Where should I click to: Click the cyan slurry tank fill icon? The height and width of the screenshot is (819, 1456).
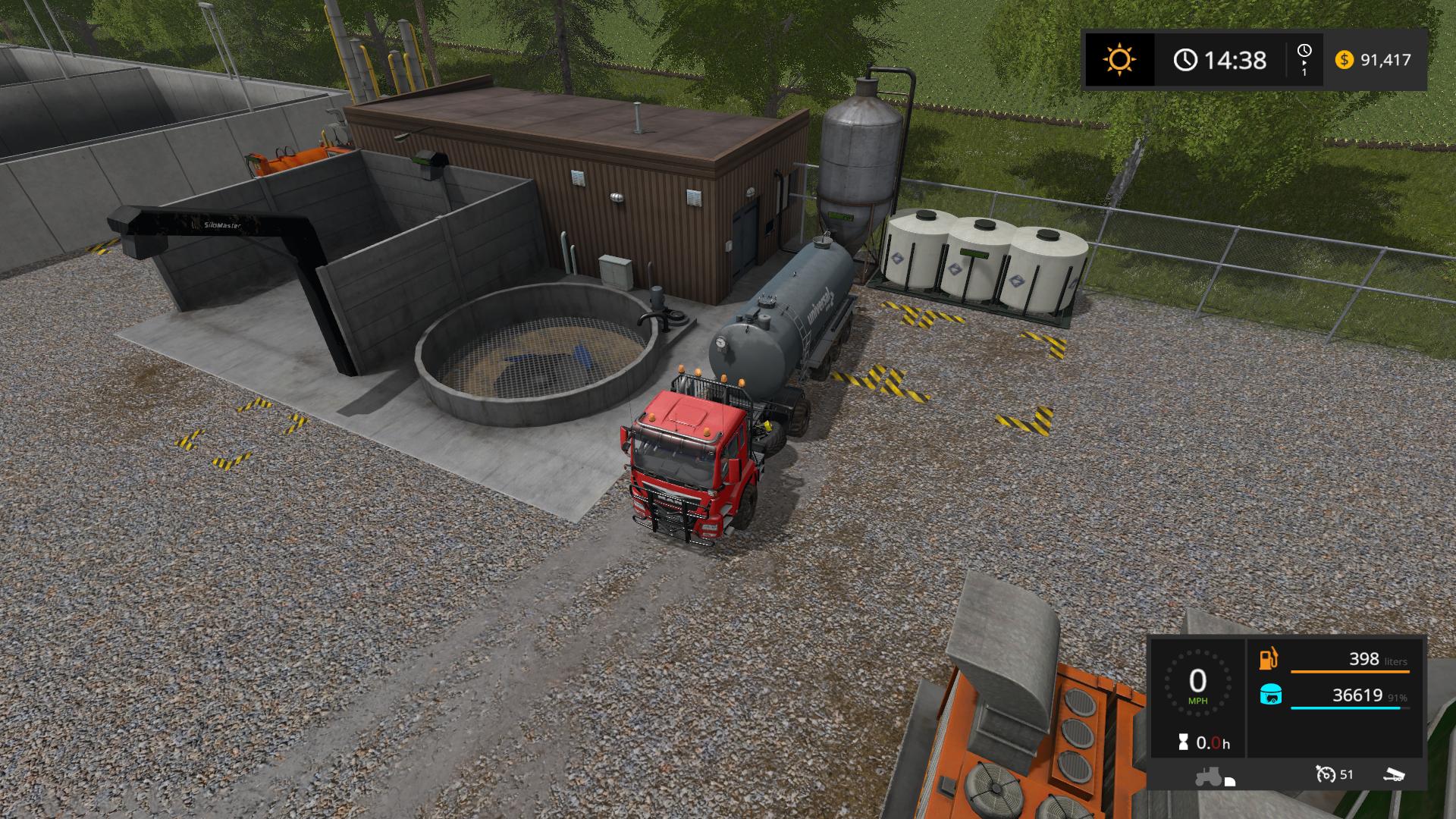[x=1270, y=695]
